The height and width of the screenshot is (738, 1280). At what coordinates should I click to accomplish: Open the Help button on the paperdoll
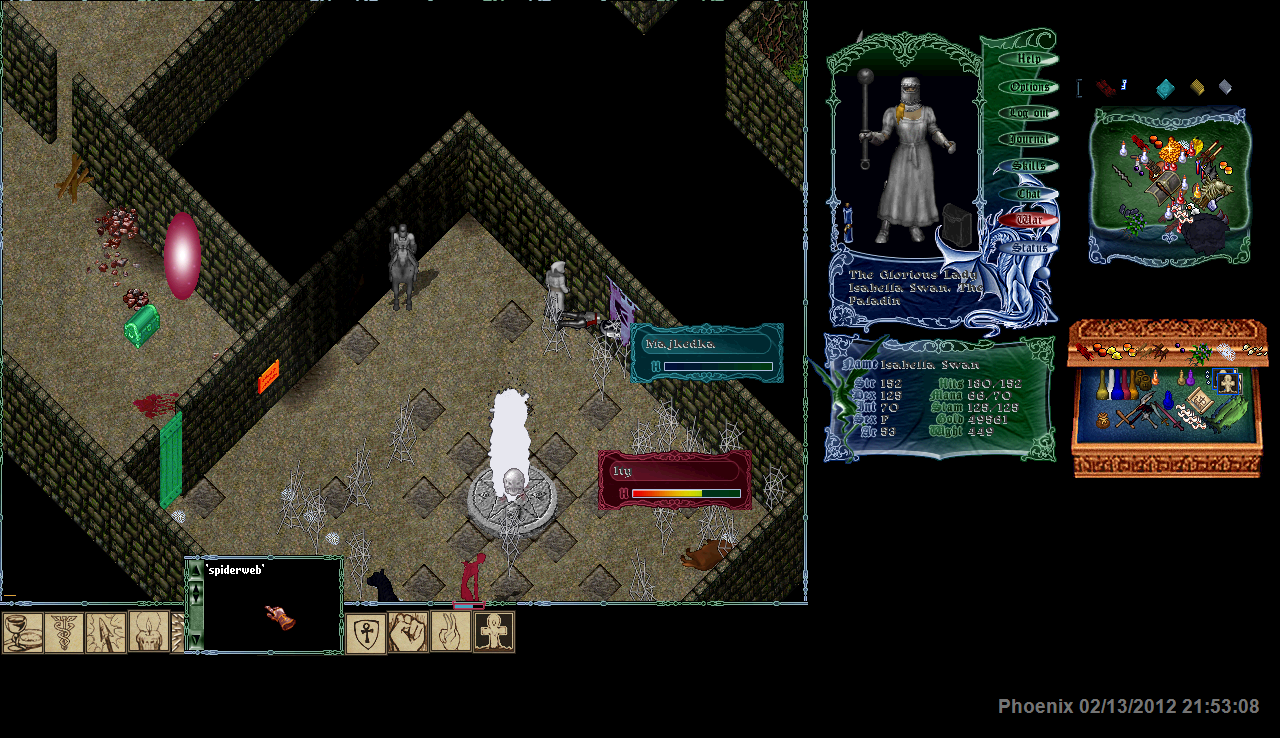pyautogui.click(x=1028, y=59)
